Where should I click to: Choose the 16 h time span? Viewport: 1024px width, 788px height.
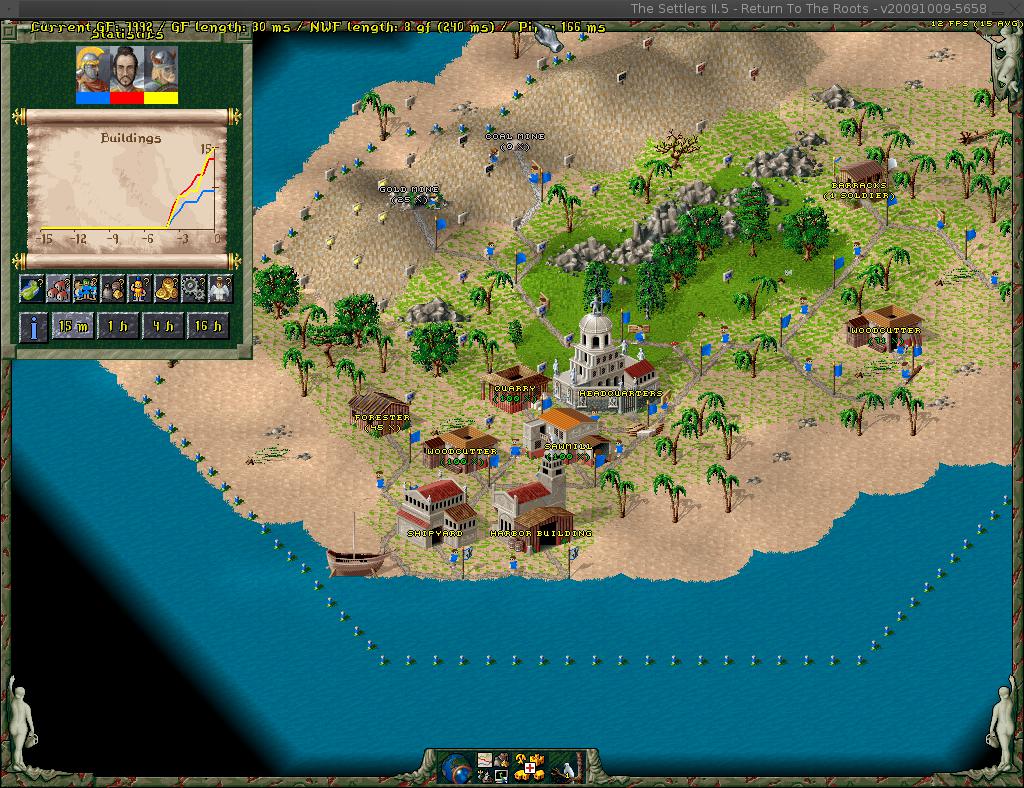[x=208, y=326]
